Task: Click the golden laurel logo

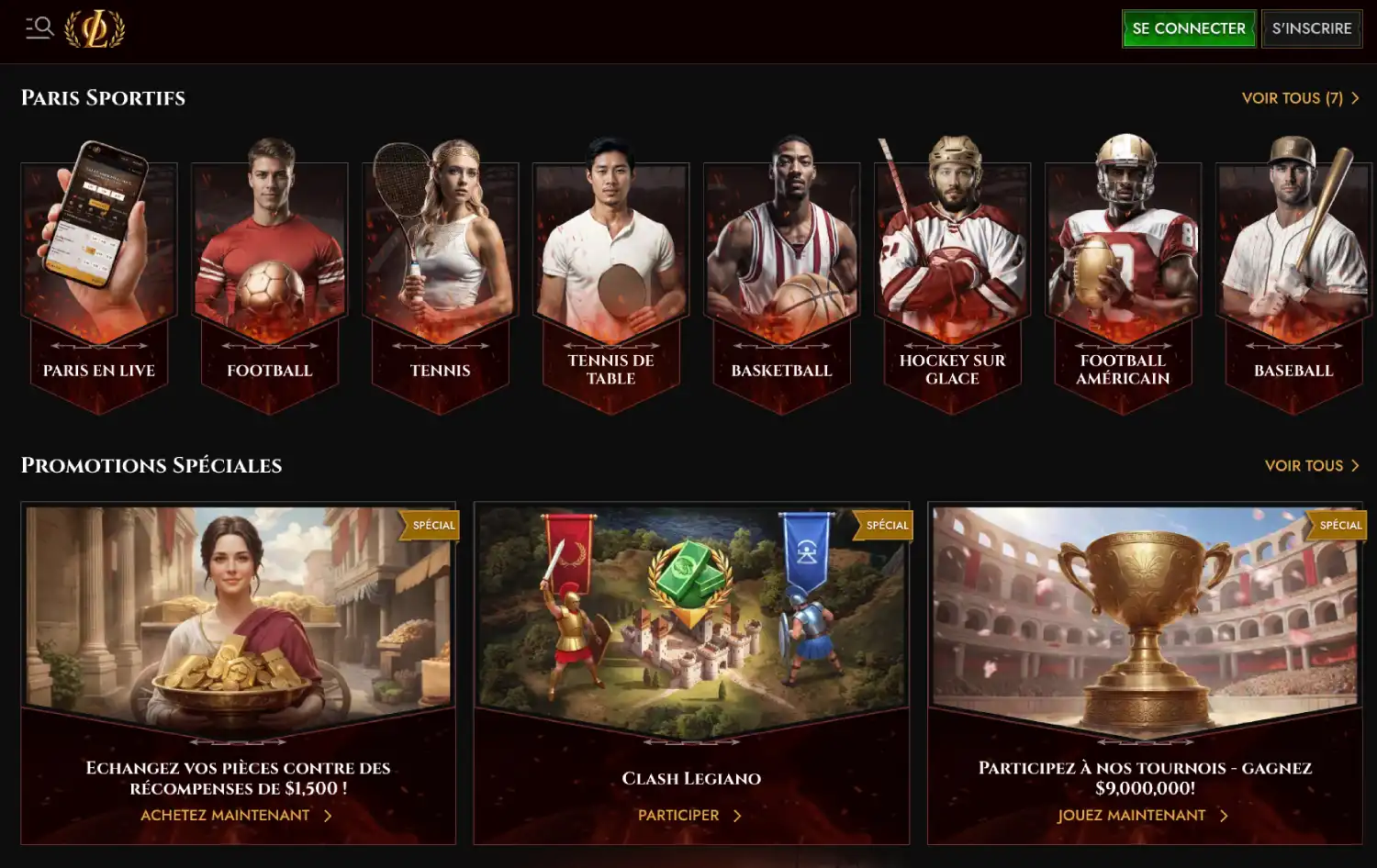Action: click(x=95, y=28)
